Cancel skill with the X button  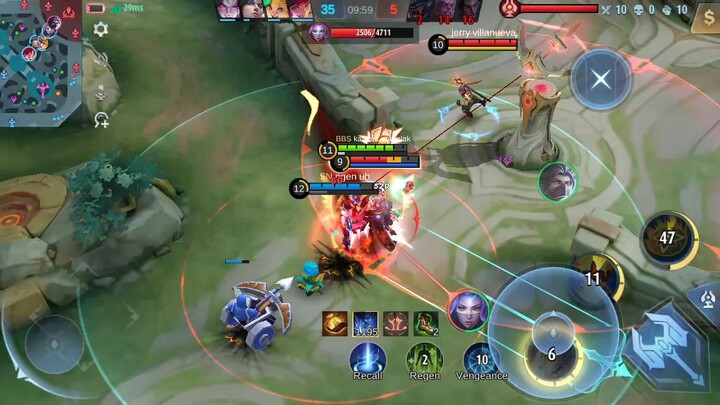pyautogui.click(x=600, y=79)
